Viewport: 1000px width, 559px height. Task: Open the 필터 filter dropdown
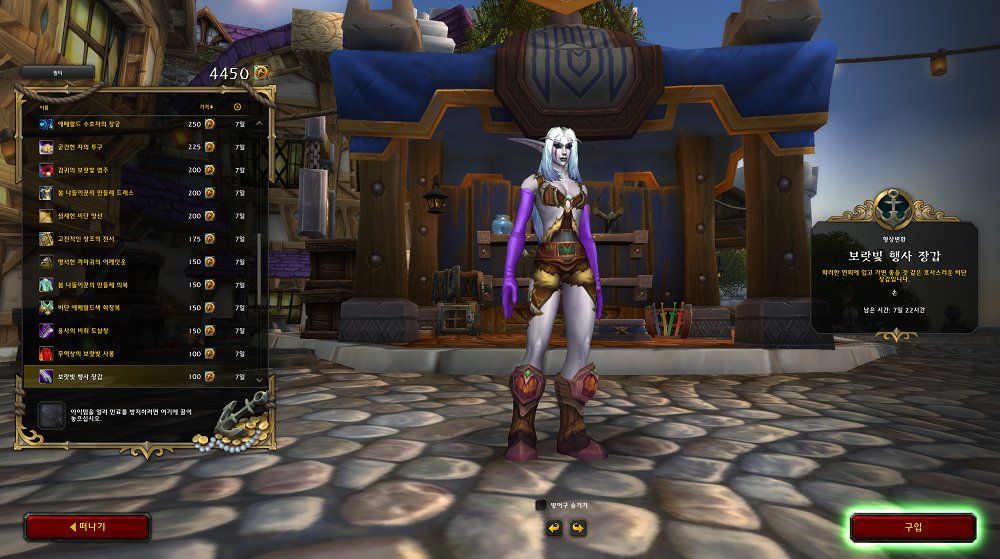tap(58, 72)
